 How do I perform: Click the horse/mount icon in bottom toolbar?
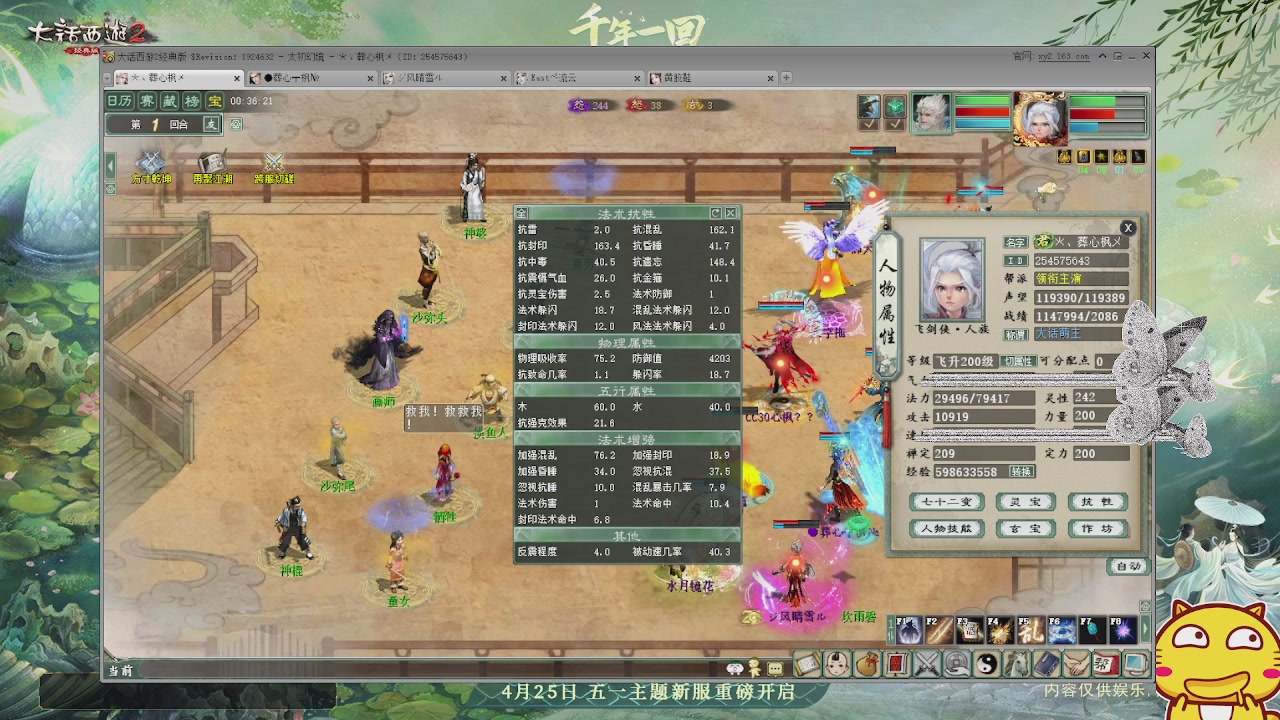(x=1014, y=663)
